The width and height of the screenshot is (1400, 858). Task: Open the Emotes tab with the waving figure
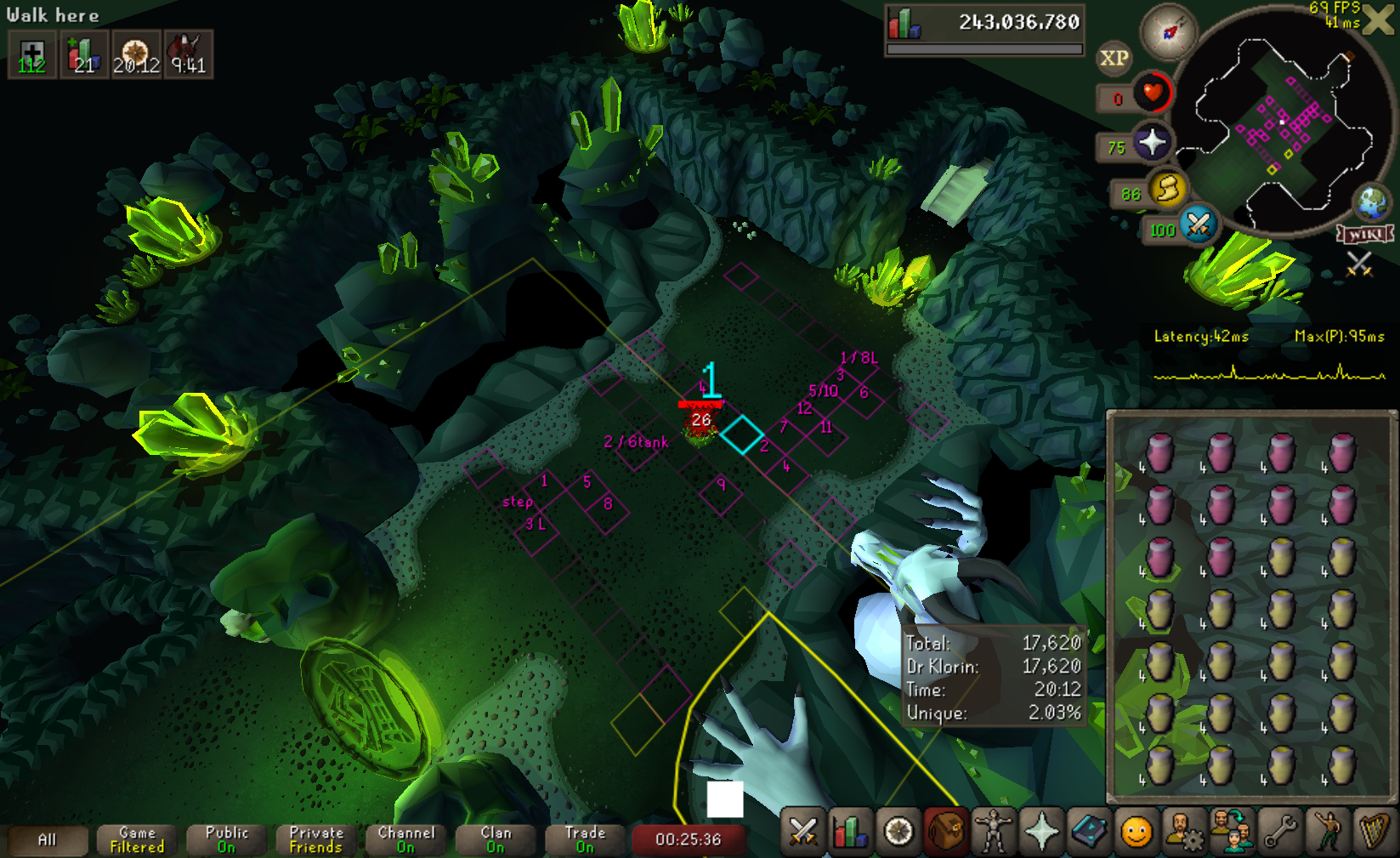1326,832
